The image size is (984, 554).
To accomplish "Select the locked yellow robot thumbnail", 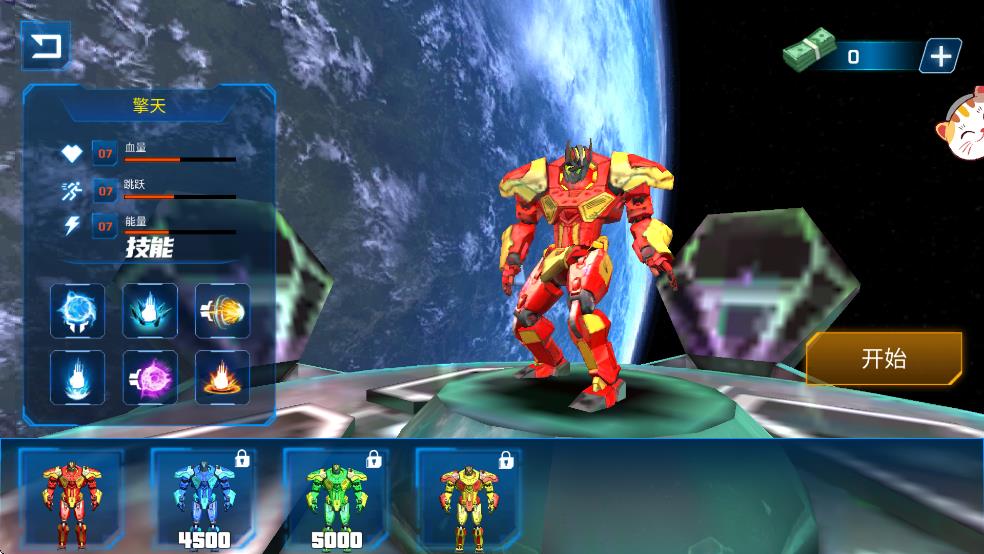I will [468, 498].
